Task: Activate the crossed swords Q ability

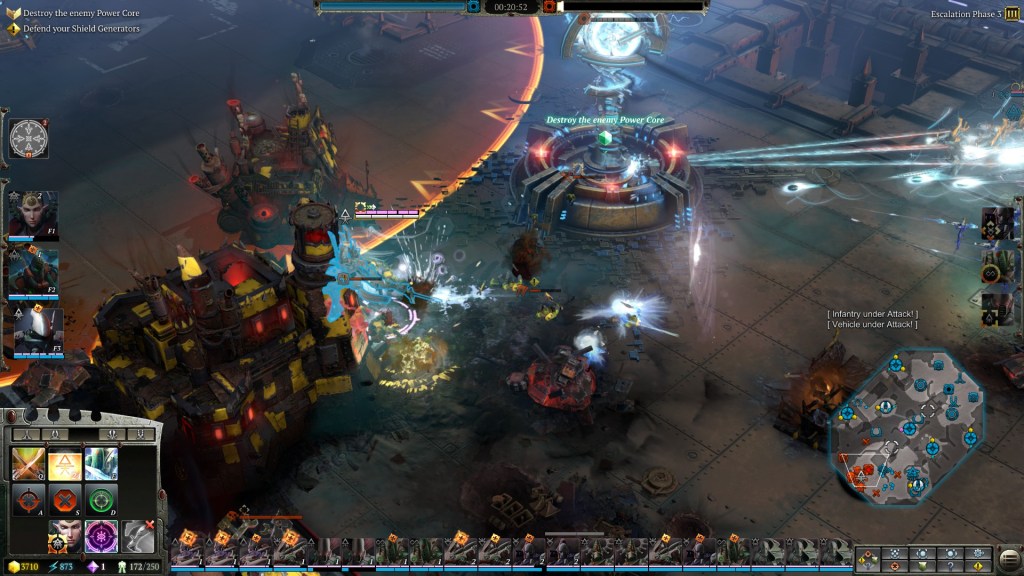Action: 27,463
